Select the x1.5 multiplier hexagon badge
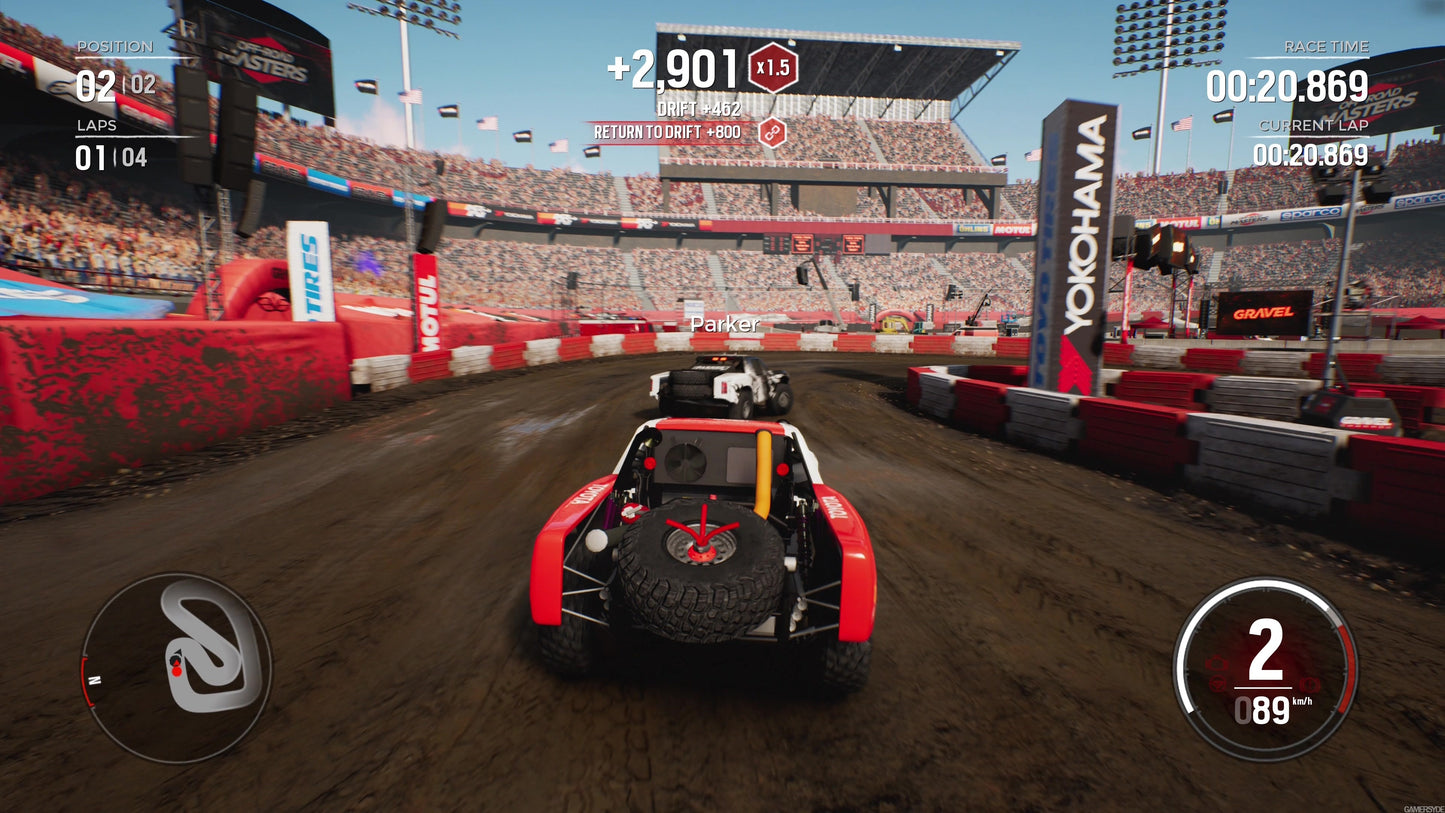This screenshot has height=813, width=1445. 773,69
